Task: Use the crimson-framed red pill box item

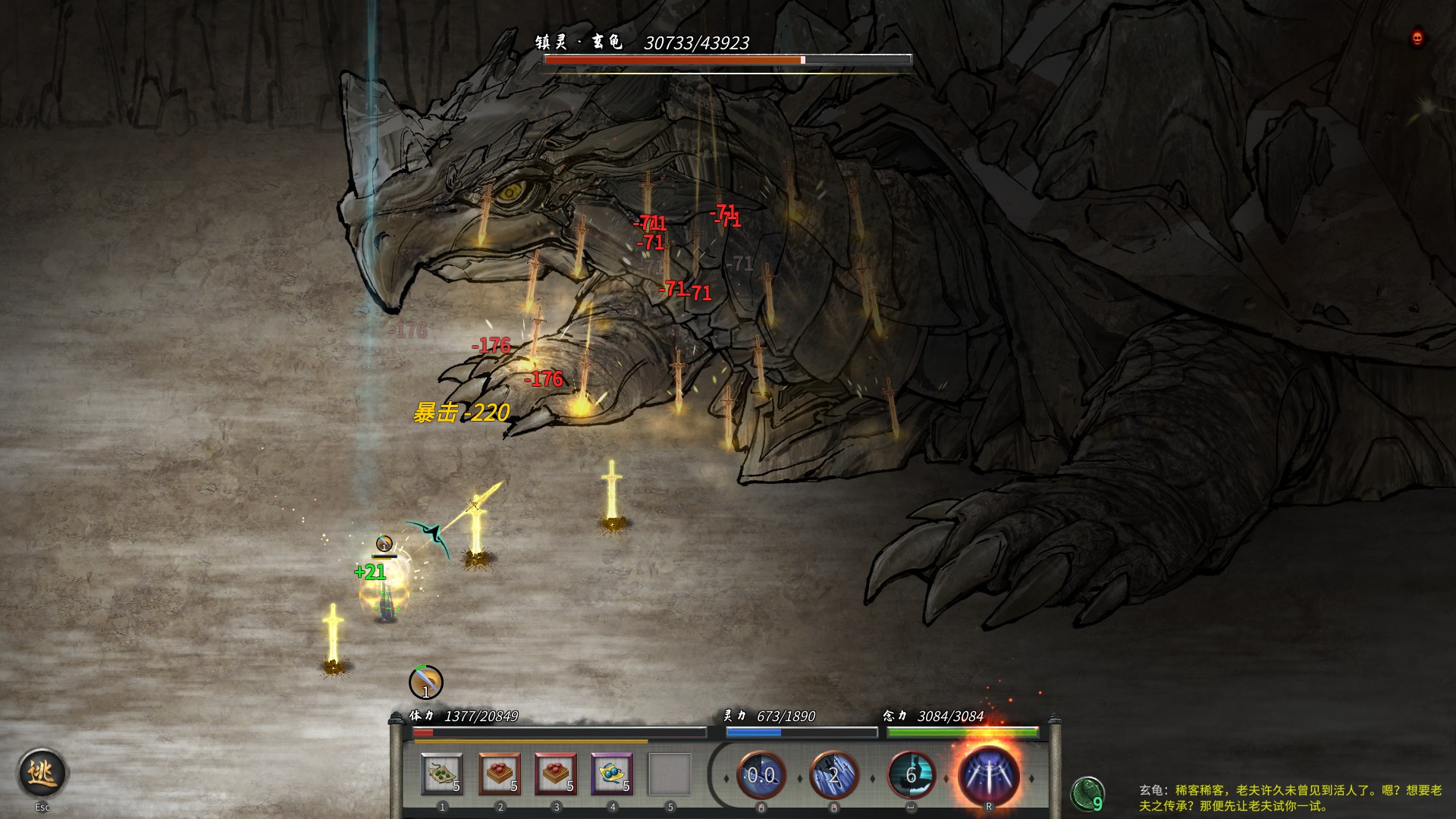Action: (556, 774)
